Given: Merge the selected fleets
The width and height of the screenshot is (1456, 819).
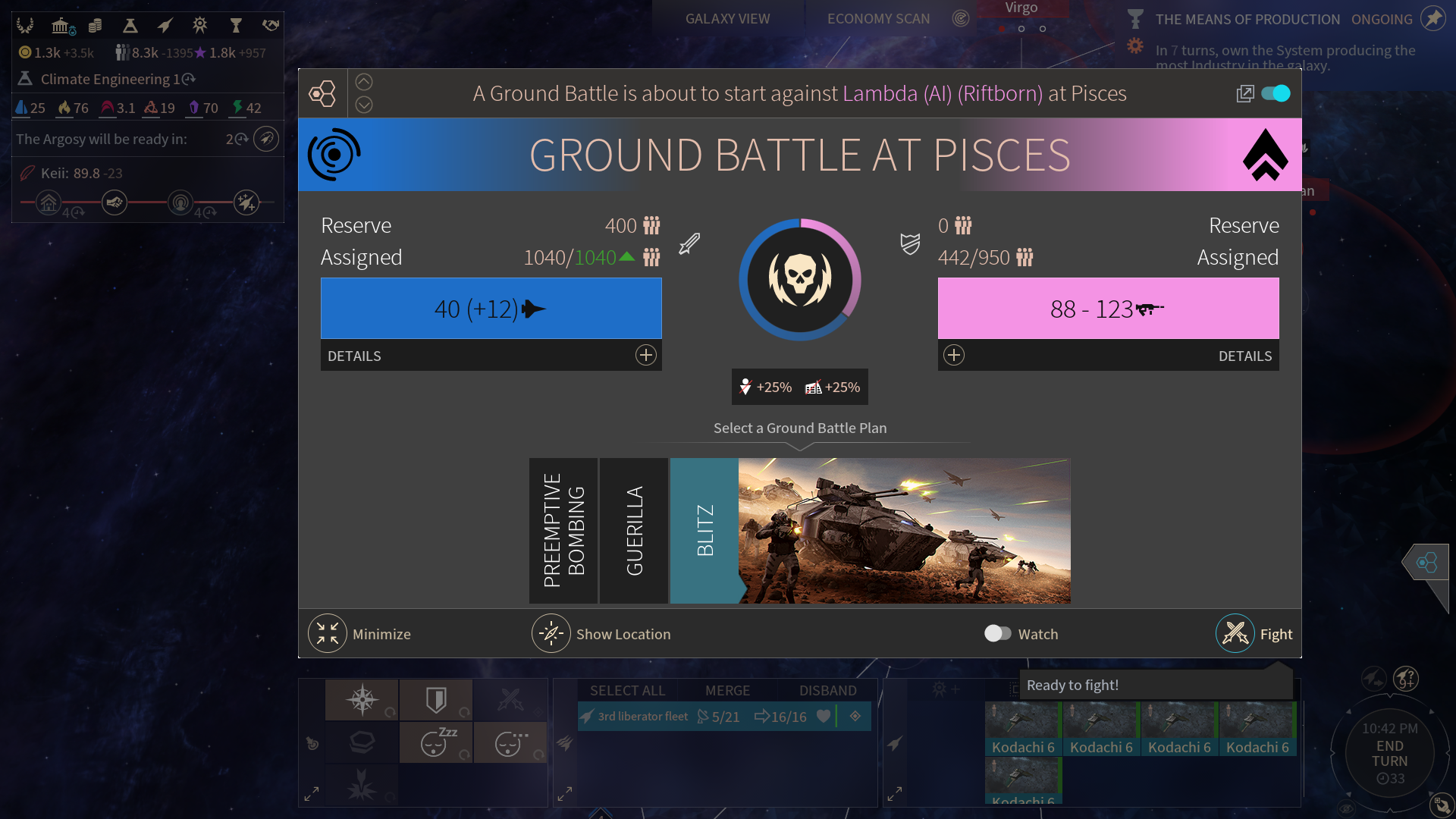Looking at the screenshot, I should (x=727, y=691).
